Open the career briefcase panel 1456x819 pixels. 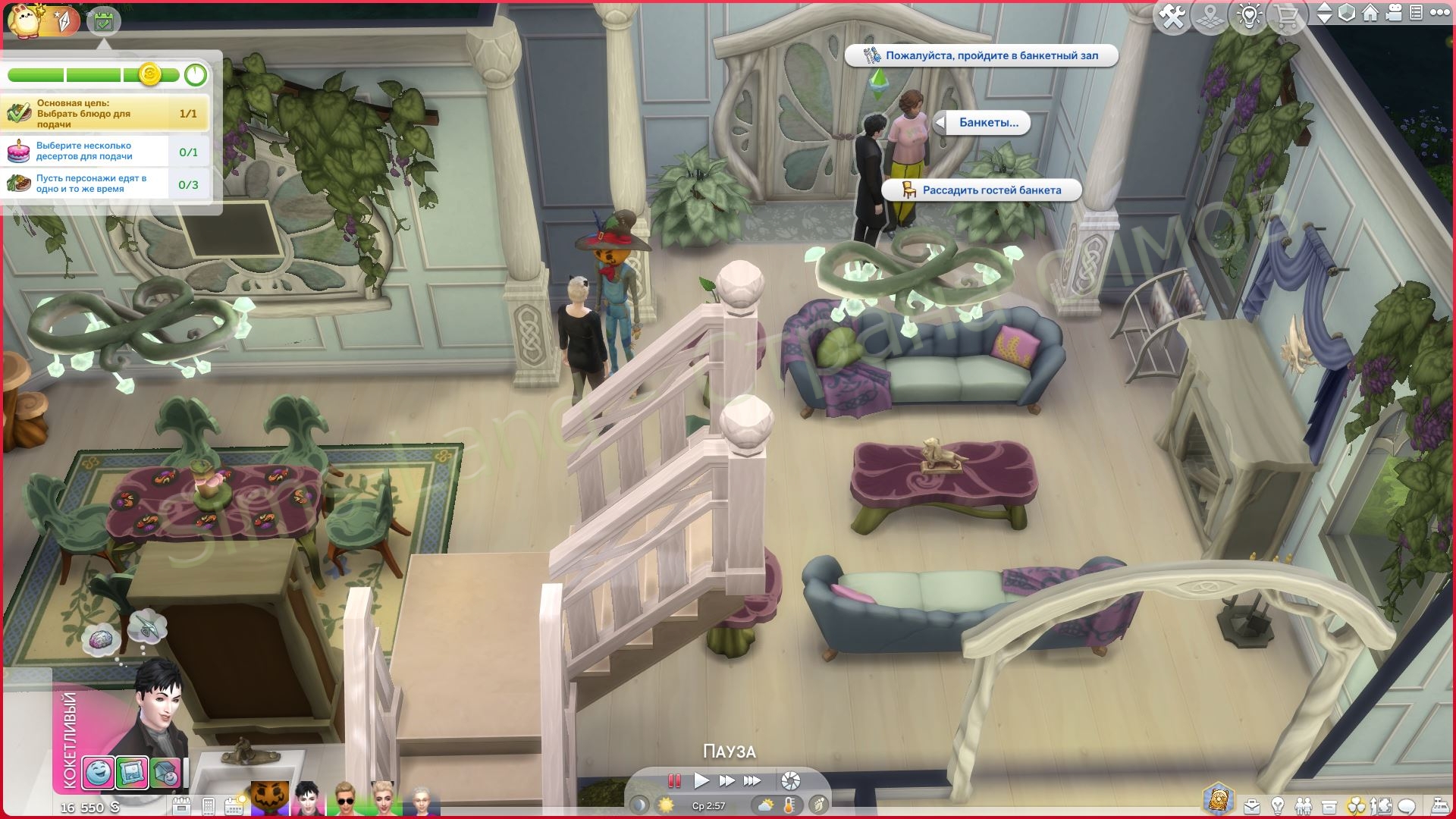click(x=1252, y=805)
